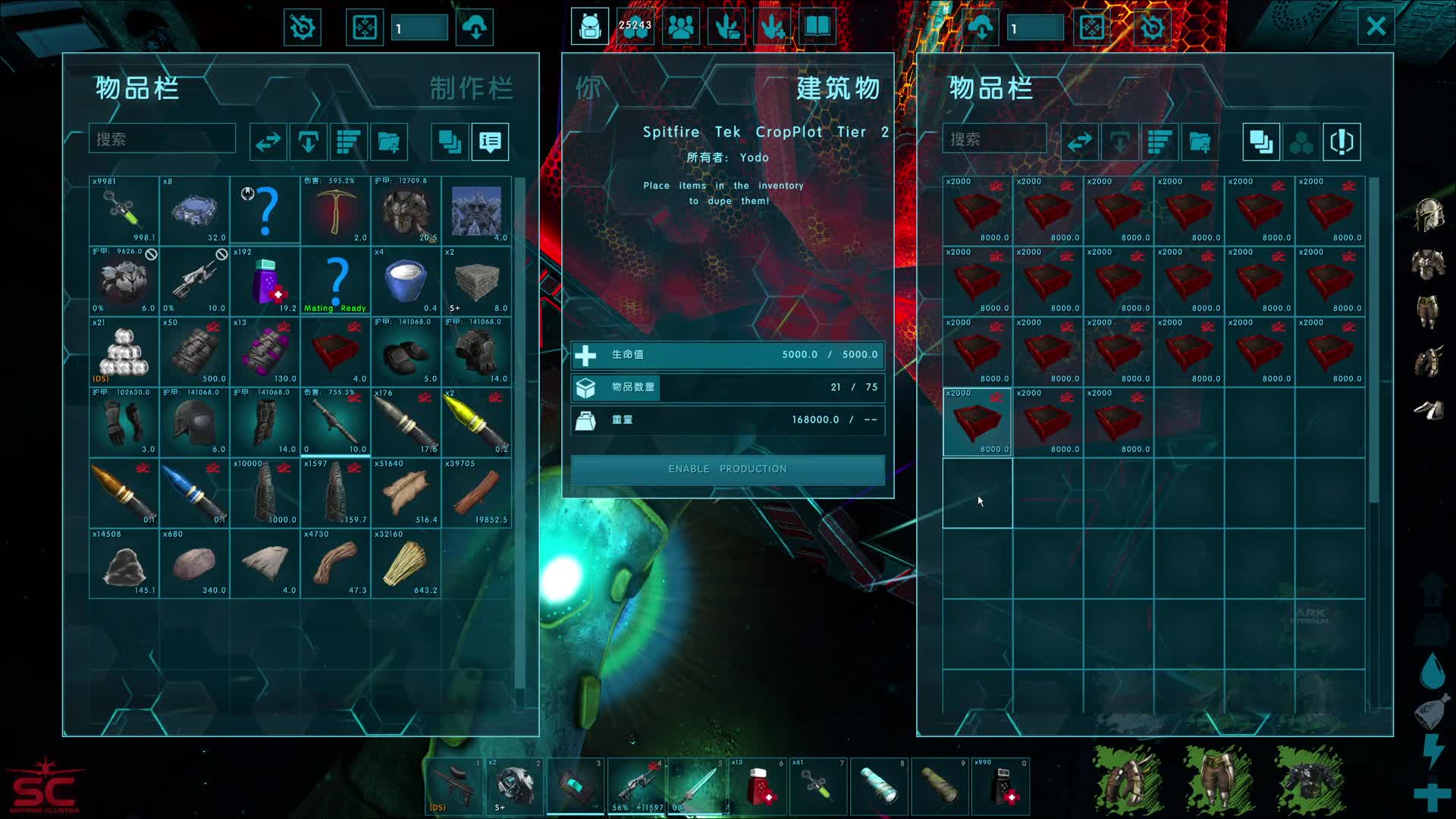
Task: Focus the crop plot 搜索 search box
Action: pyautogui.click(x=994, y=140)
